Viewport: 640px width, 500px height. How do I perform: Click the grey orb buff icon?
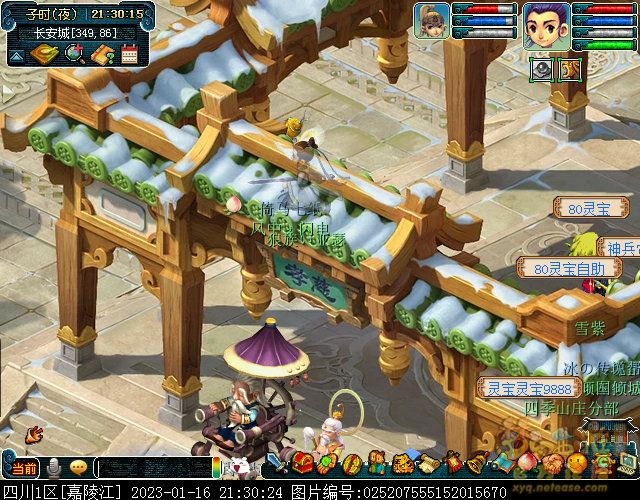pos(541,69)
